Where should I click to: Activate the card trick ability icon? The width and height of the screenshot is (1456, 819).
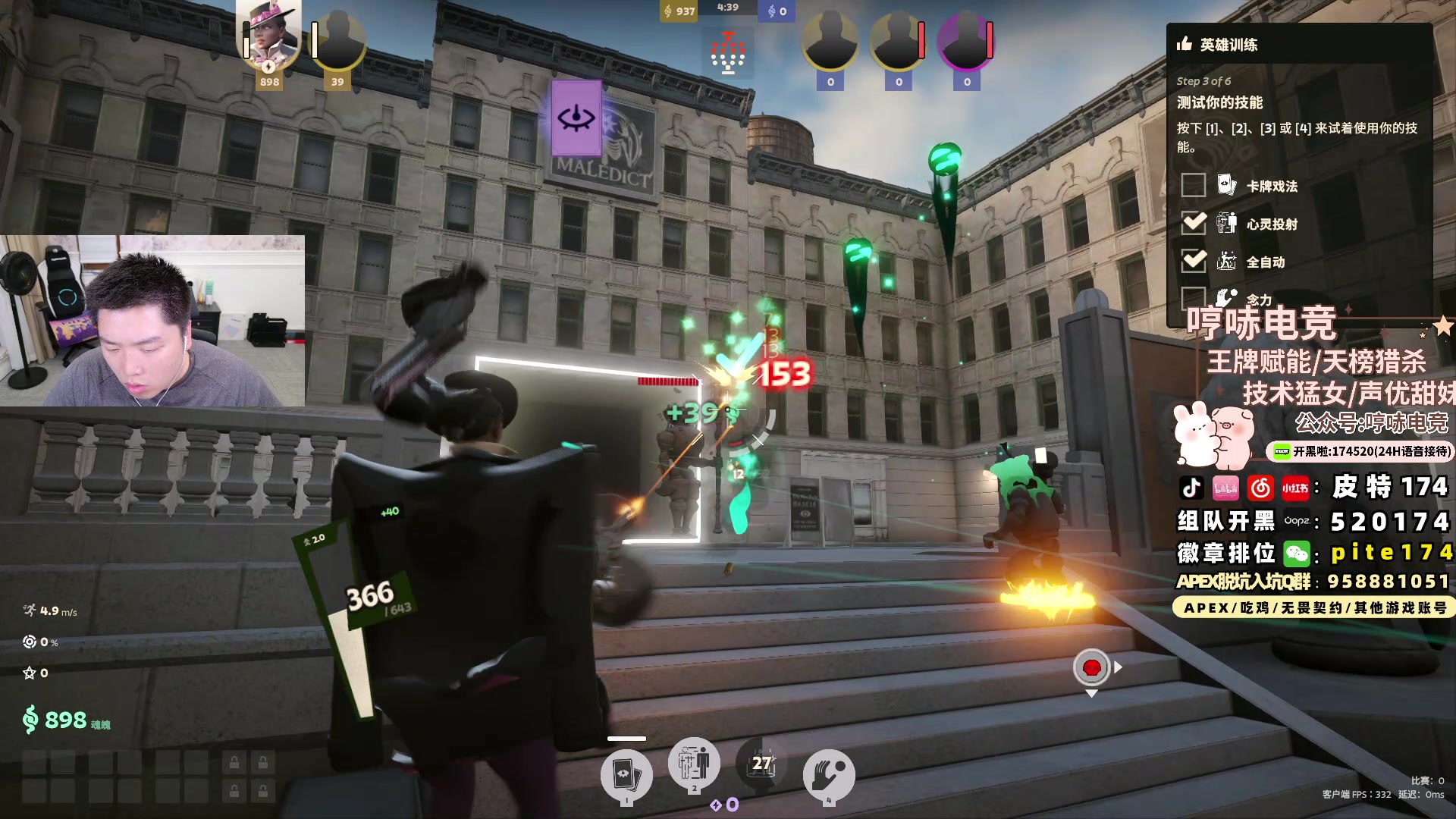(626, 775)
